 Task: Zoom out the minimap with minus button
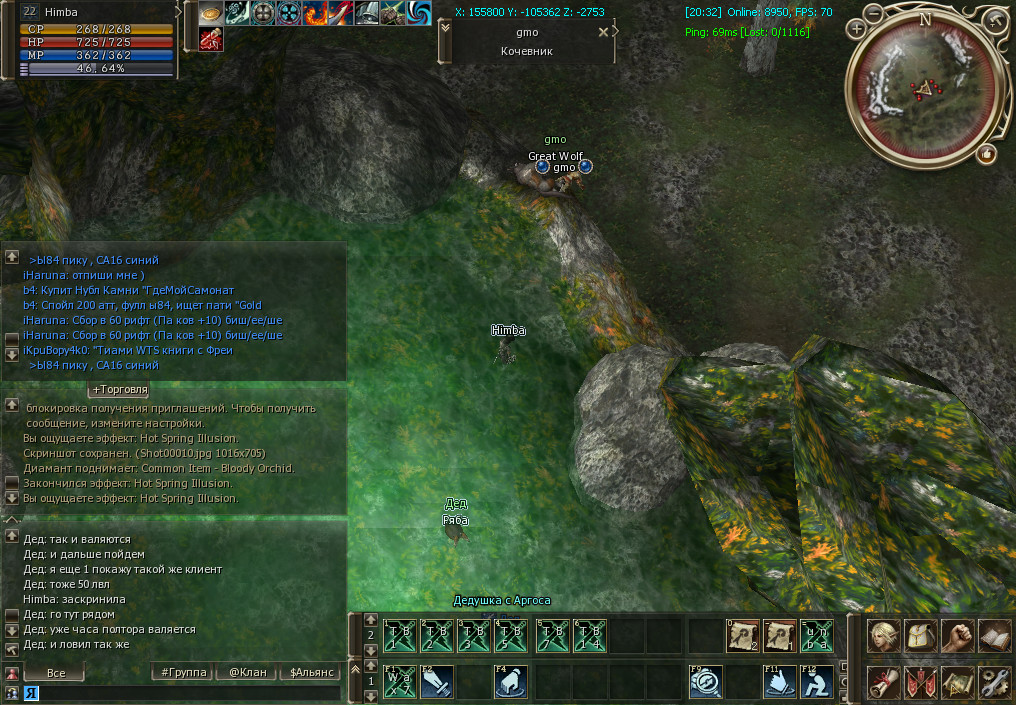(x=874, y=16)
